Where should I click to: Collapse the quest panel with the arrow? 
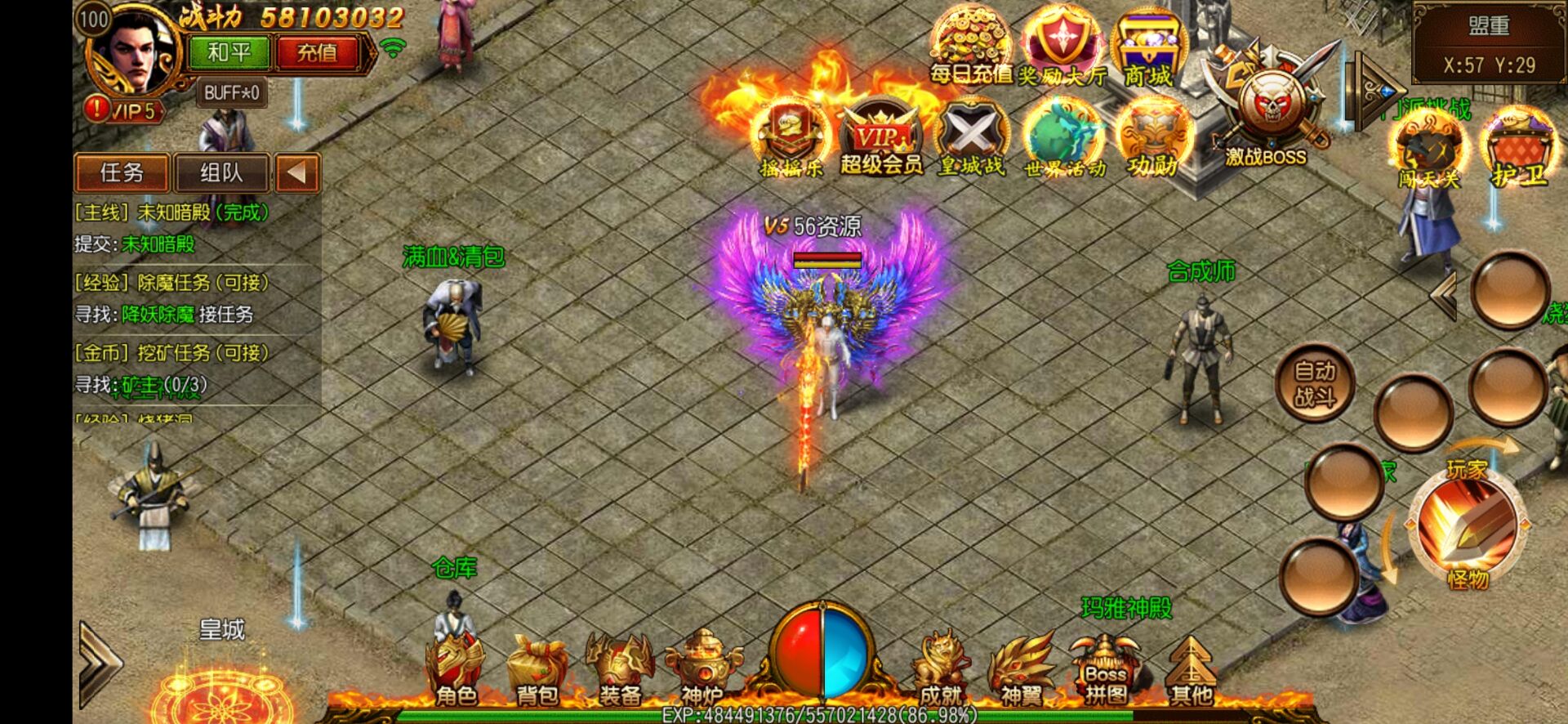click(x=296, y=172)
